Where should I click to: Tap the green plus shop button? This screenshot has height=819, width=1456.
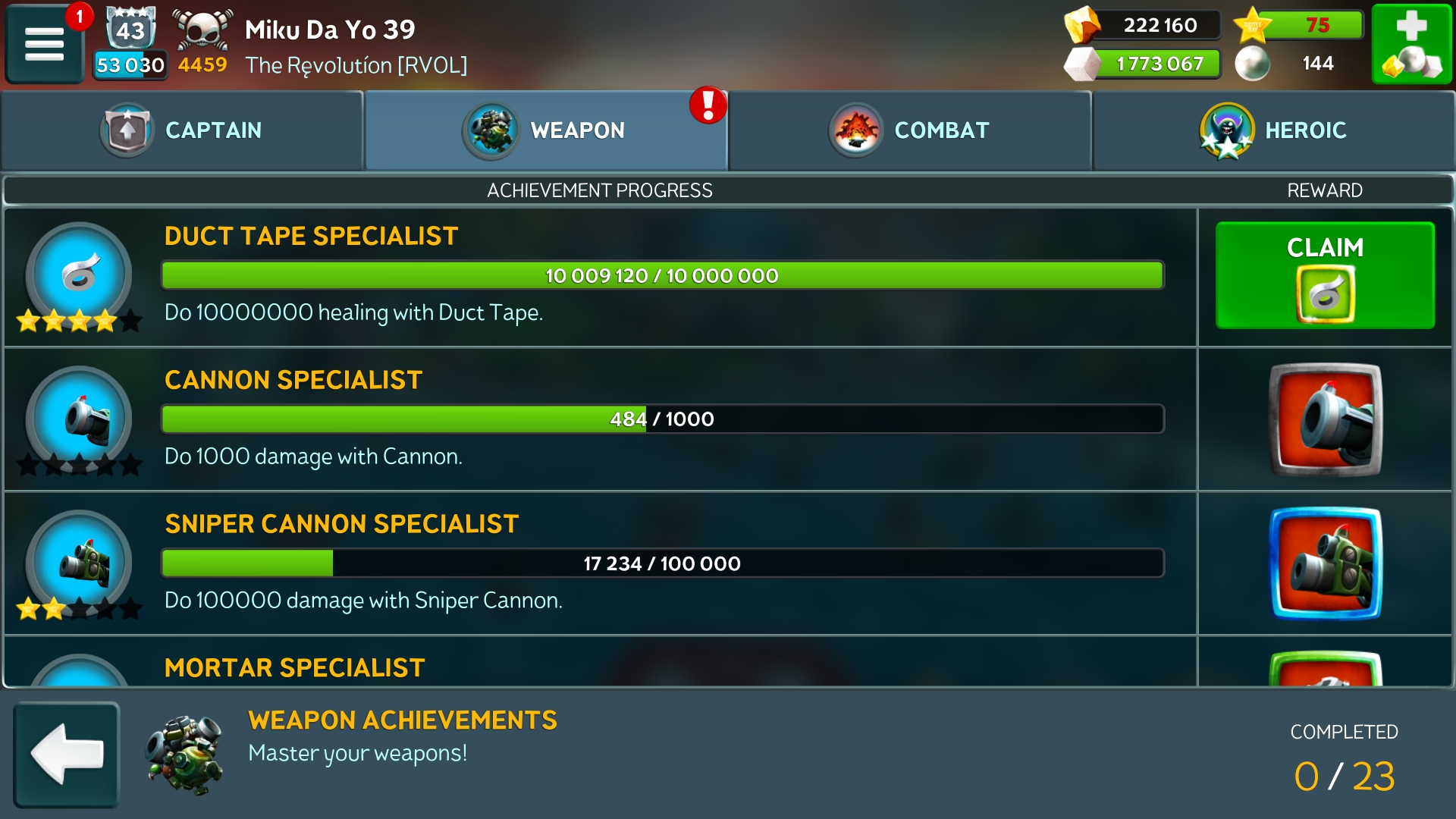(x=1411, y=44)
